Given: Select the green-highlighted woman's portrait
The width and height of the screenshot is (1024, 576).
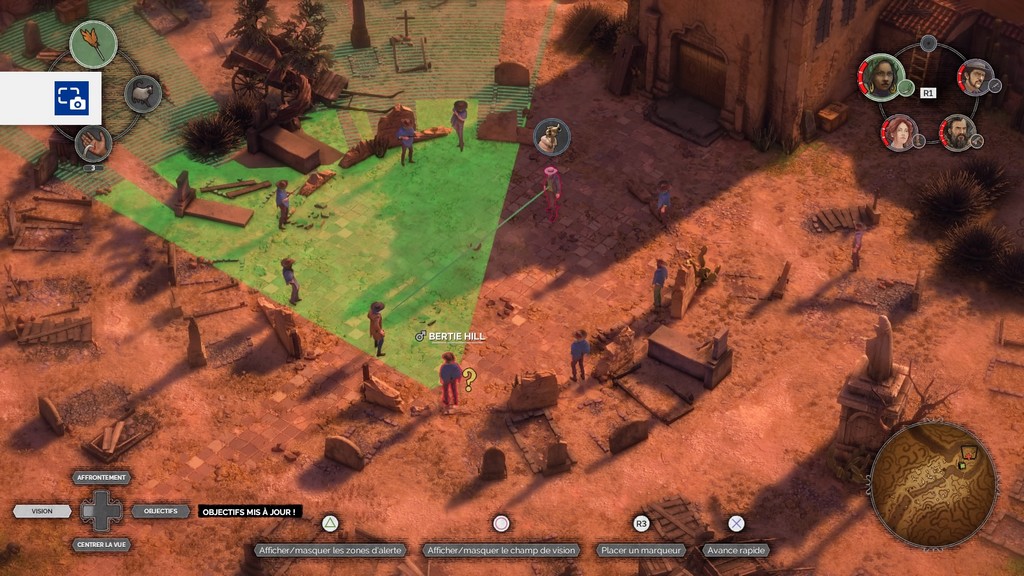Looking at the screenshot, I should [x=883, y=77].
